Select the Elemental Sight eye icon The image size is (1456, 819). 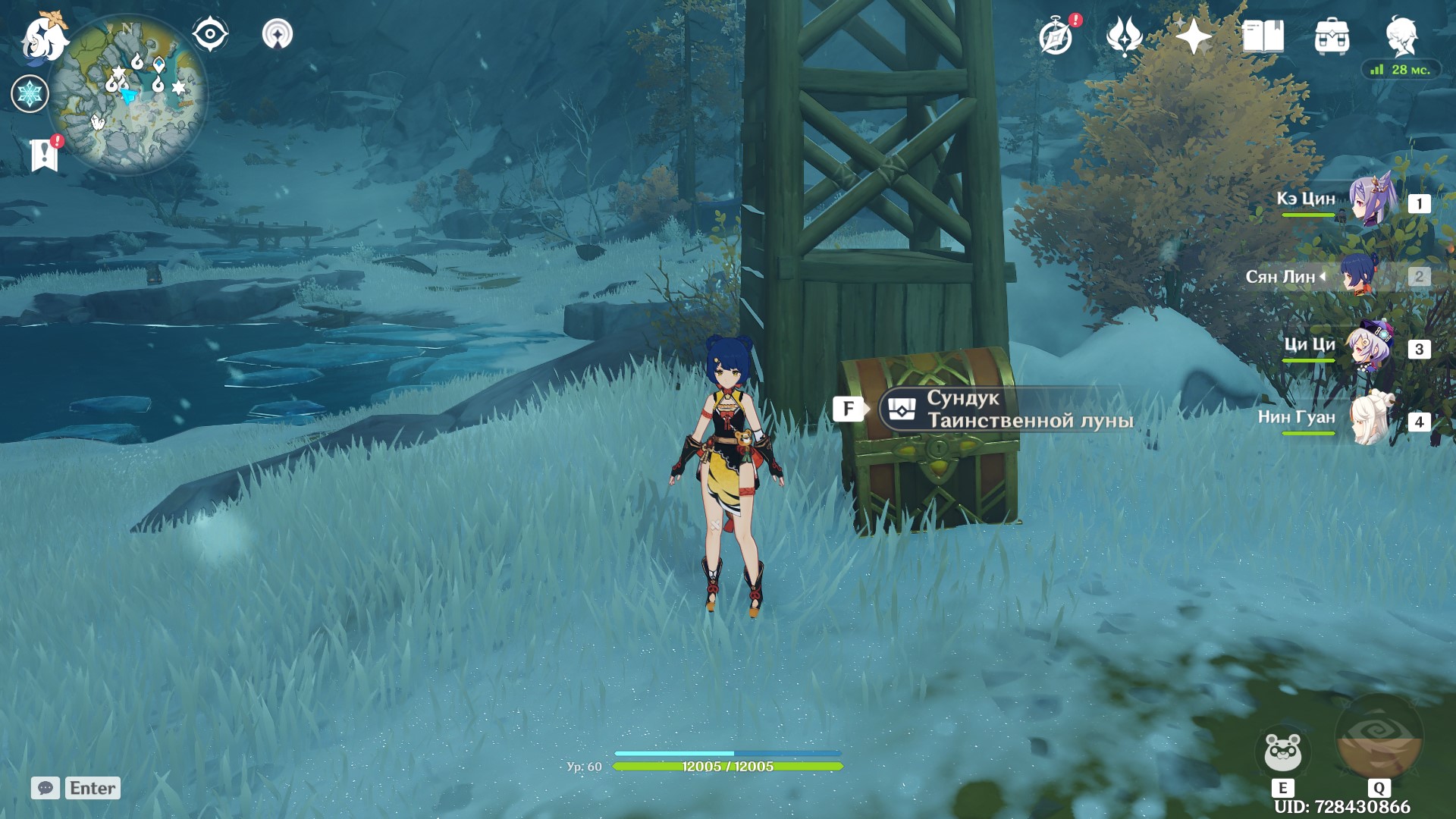point(210,33)
